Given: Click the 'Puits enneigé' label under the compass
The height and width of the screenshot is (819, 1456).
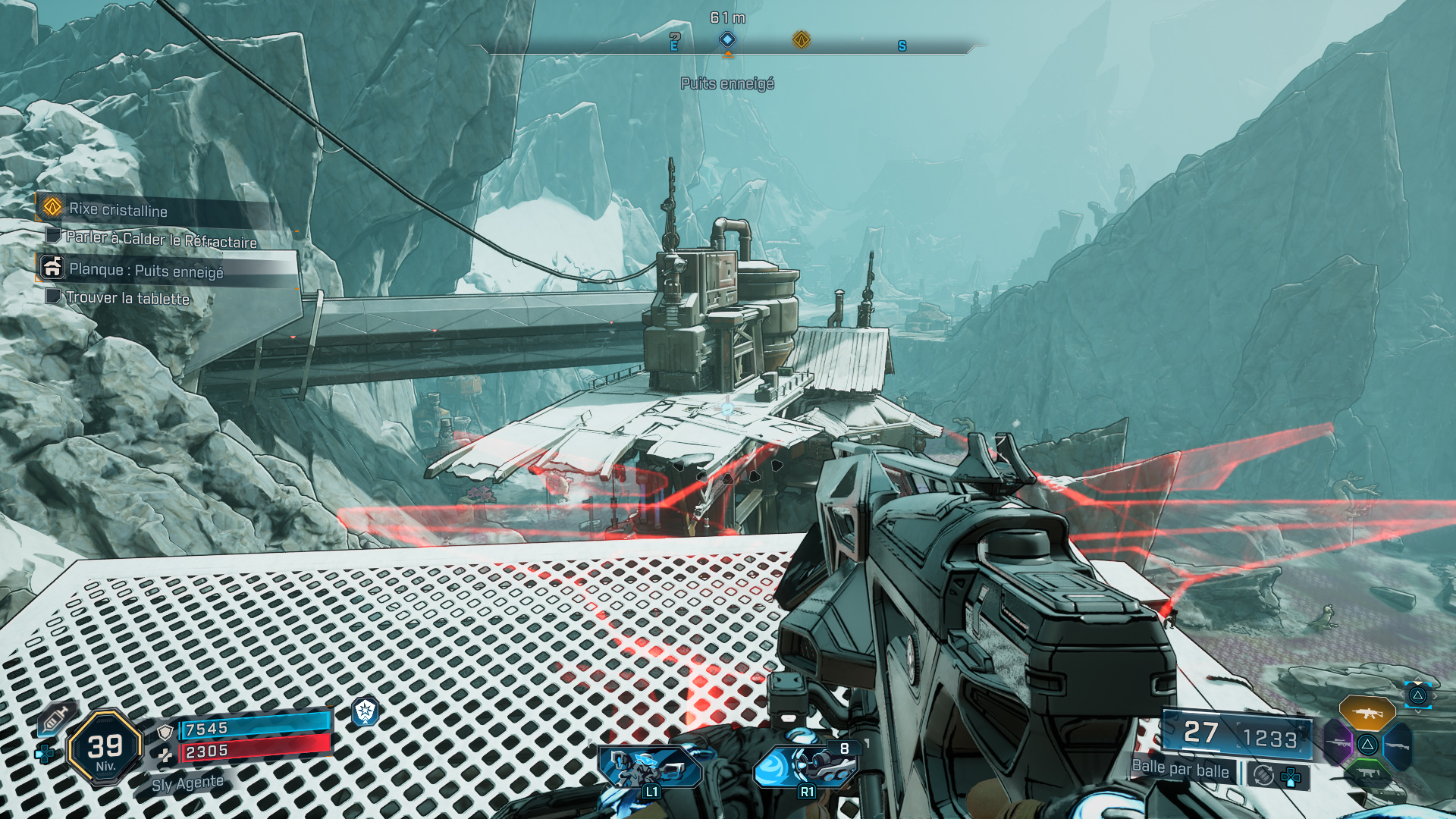Looking at the screenshot, I should coord(728,84).
